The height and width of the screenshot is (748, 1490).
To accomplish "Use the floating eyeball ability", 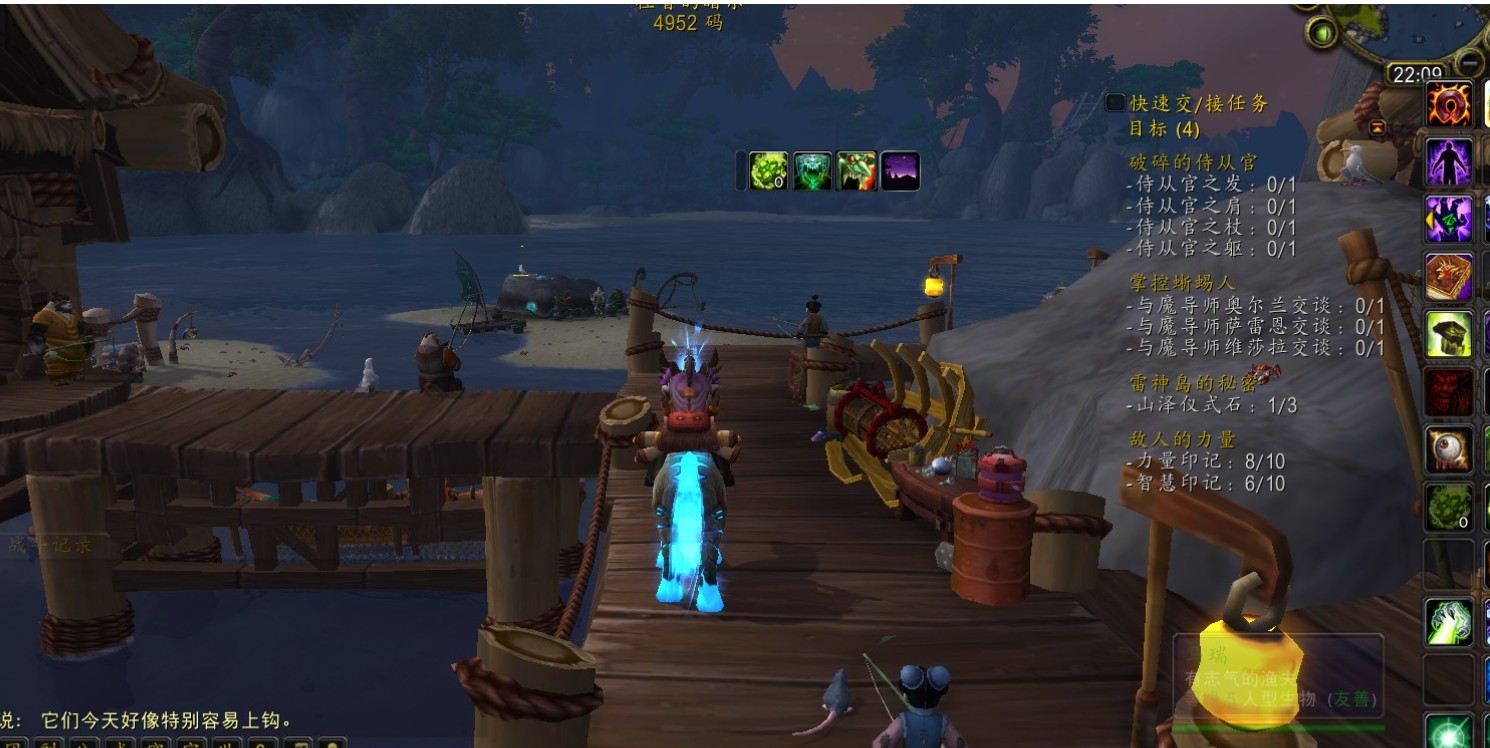I will 1449,450.
